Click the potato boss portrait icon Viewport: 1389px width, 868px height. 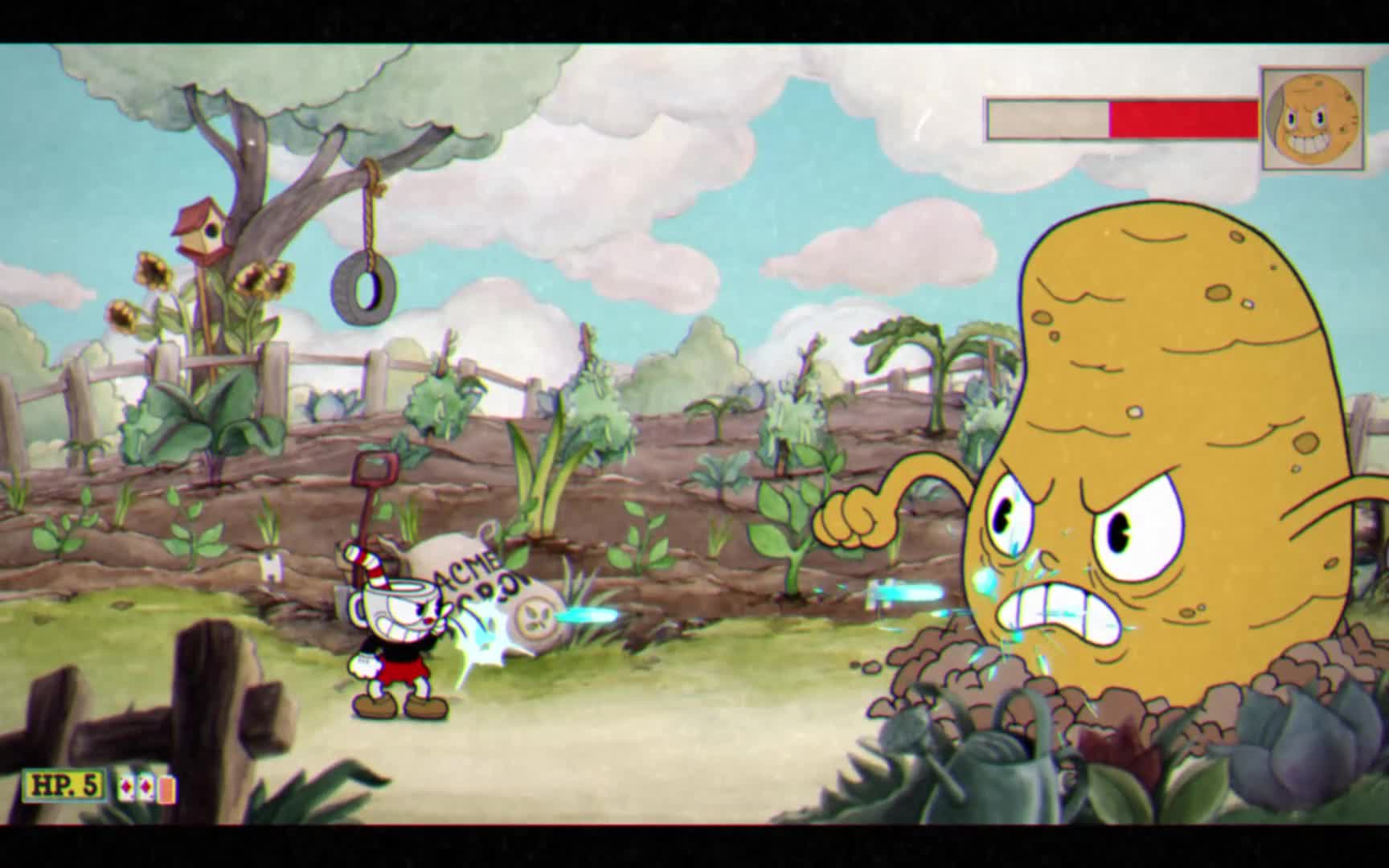tap(1312, 119)
